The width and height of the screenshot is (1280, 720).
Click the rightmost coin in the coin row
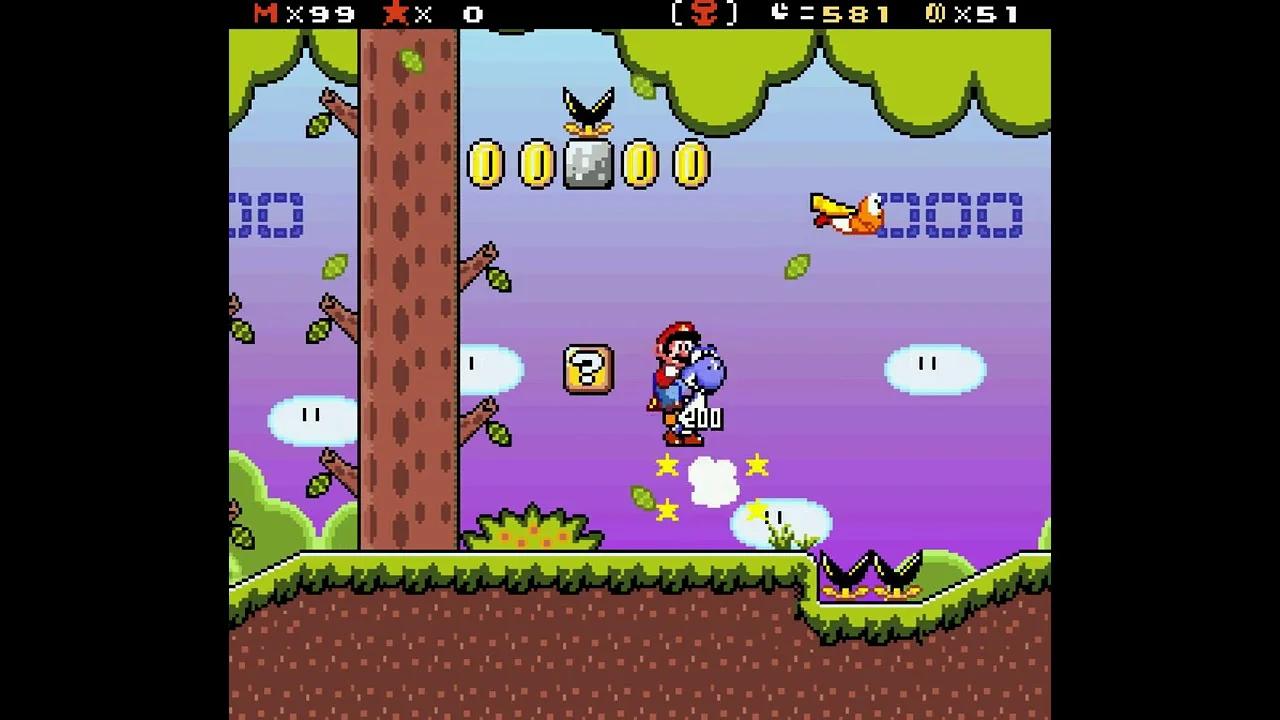pos(694,163)
